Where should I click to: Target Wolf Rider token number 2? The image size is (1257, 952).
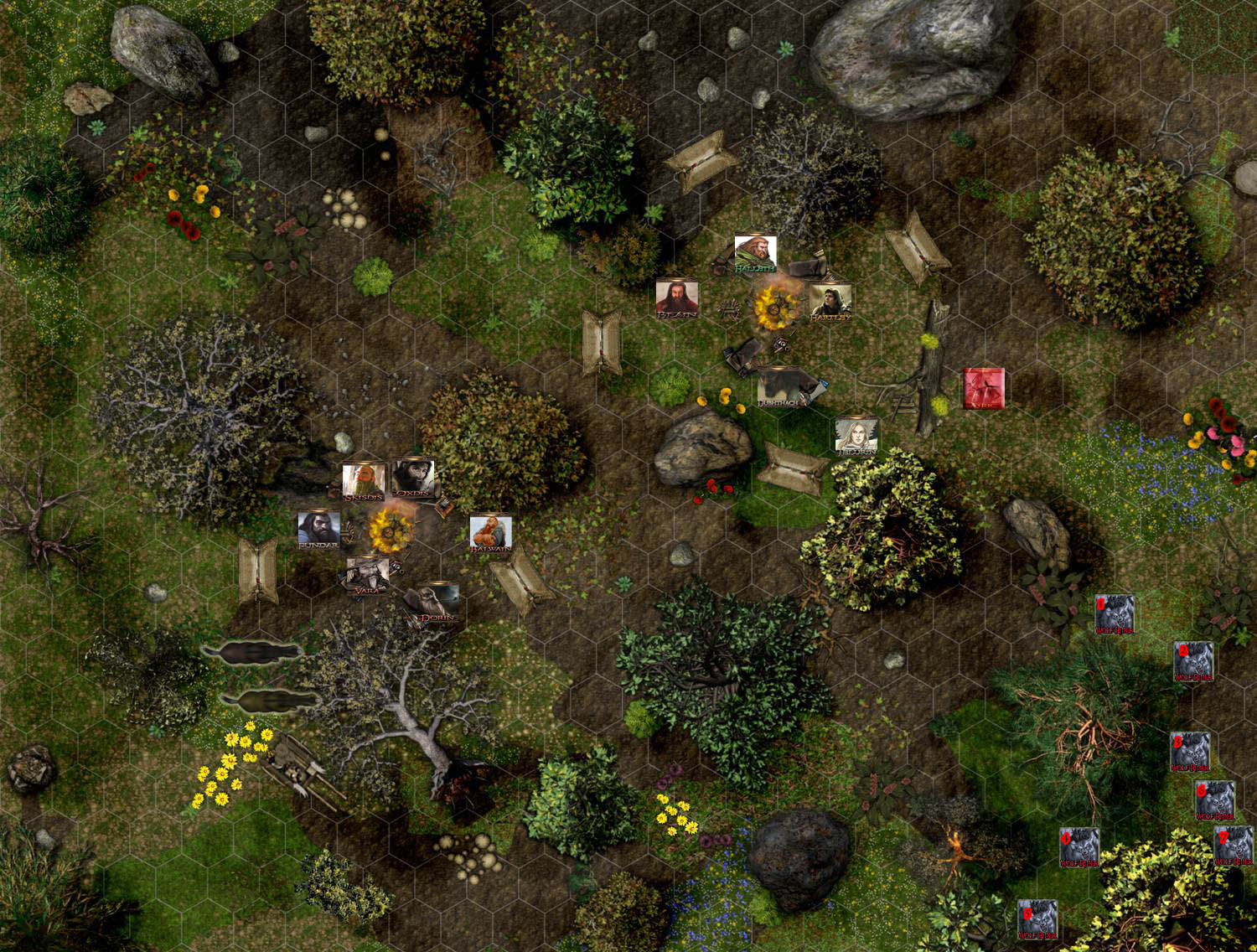tap(1193, 662)
